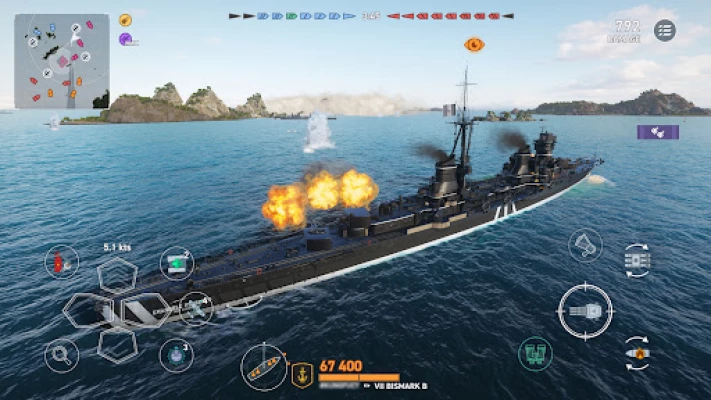
Task: Tap the tactical minimap
Action: 62,61
